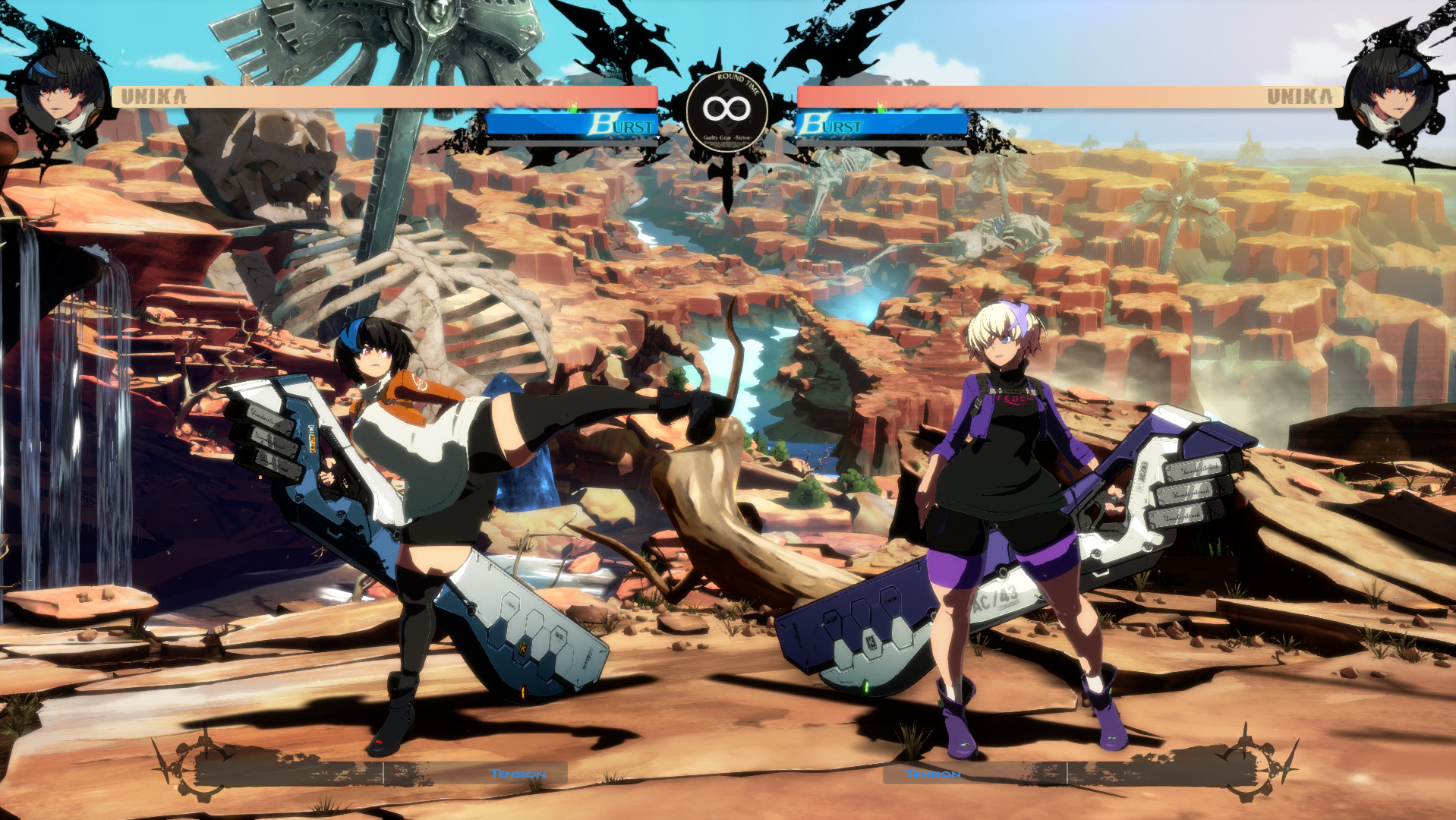The width and height of the screenshot is (1456, 820).
Task: Click the BURST text on the left gauge
Action: [x=619, y=123]
